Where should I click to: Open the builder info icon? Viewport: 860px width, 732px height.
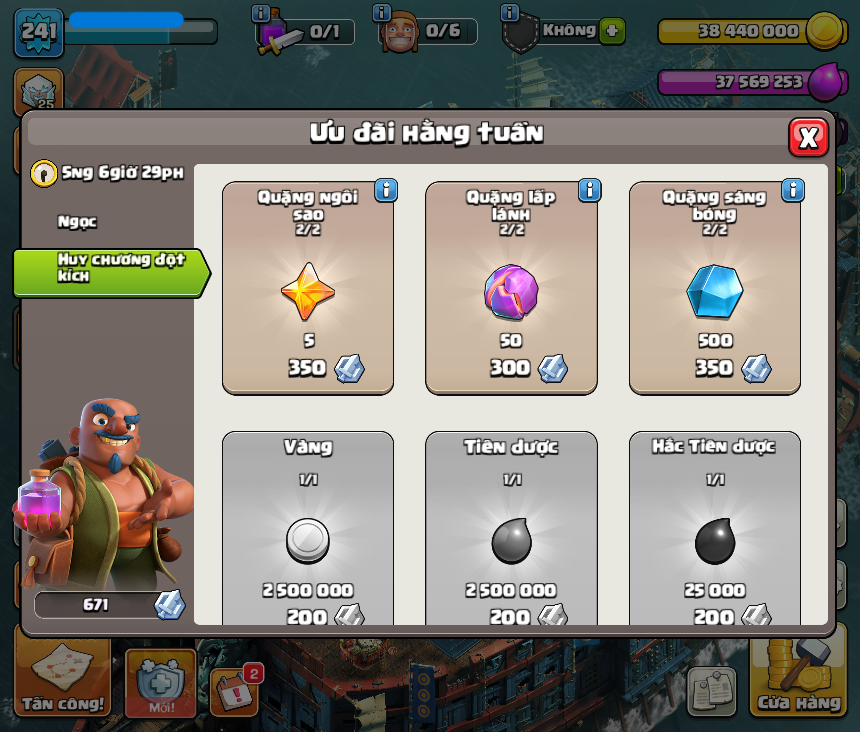381,13
